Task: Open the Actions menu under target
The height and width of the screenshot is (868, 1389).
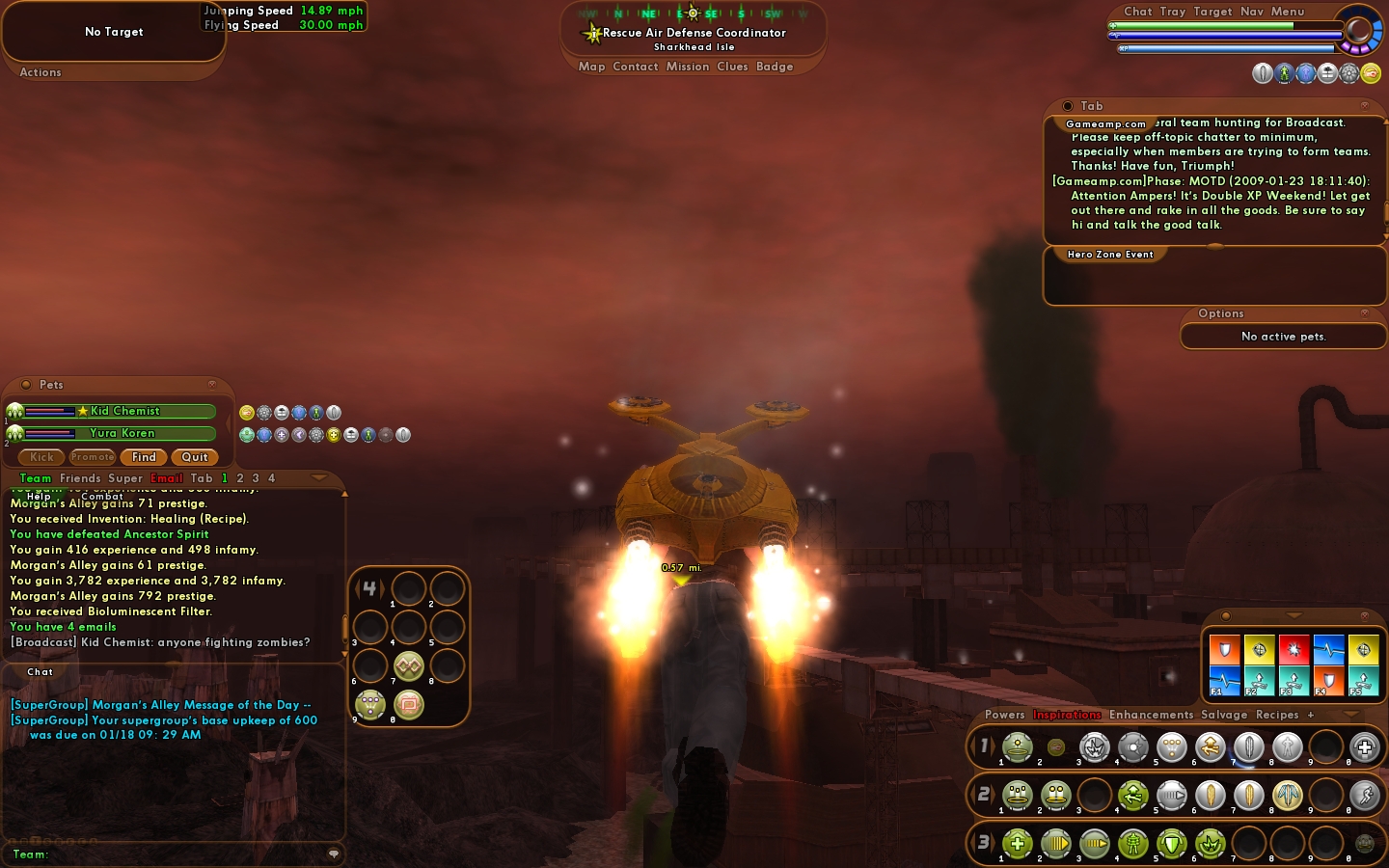Action: click(41, 72)
